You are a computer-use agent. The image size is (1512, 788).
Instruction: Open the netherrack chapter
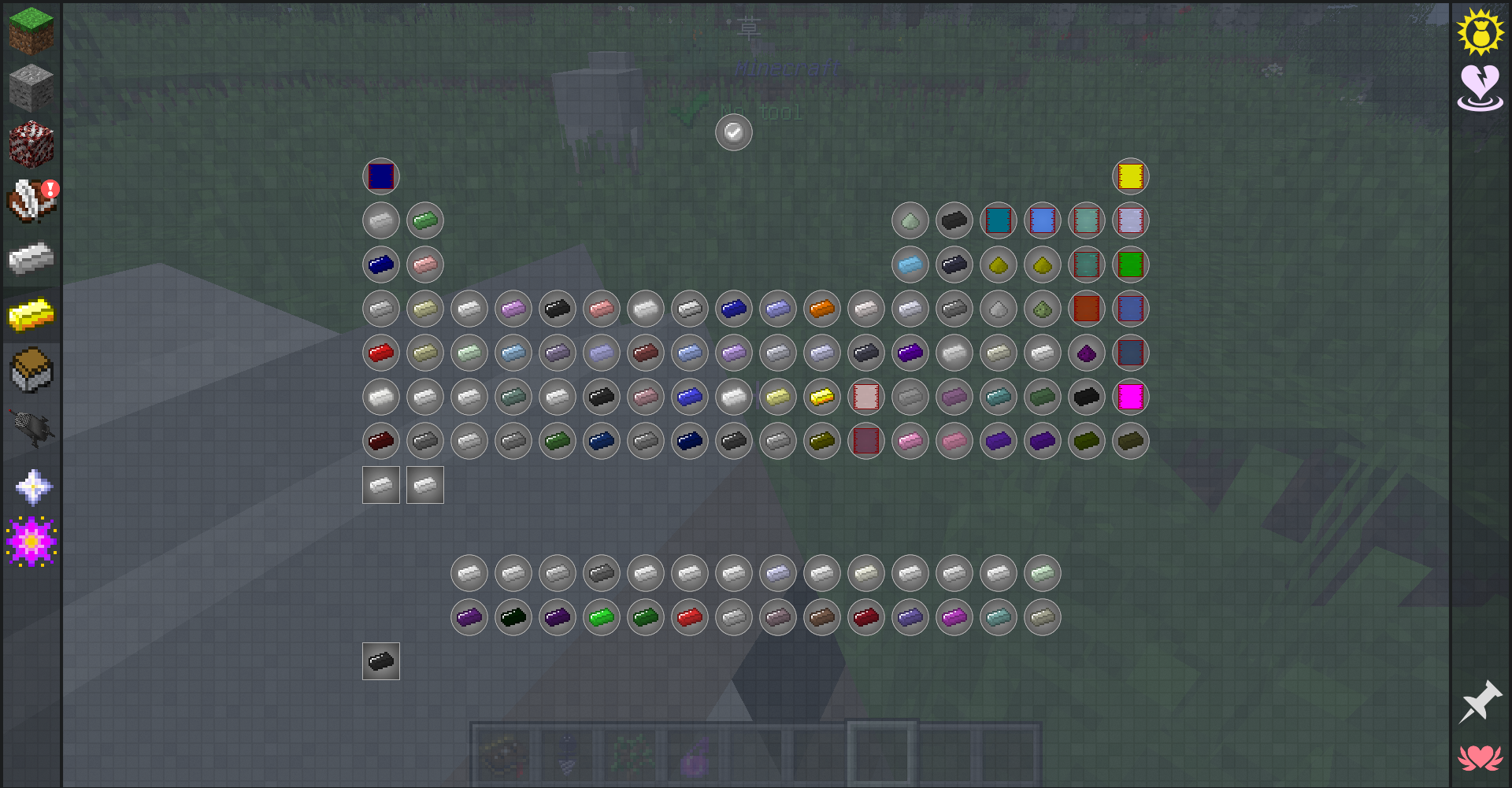point(30,143)
